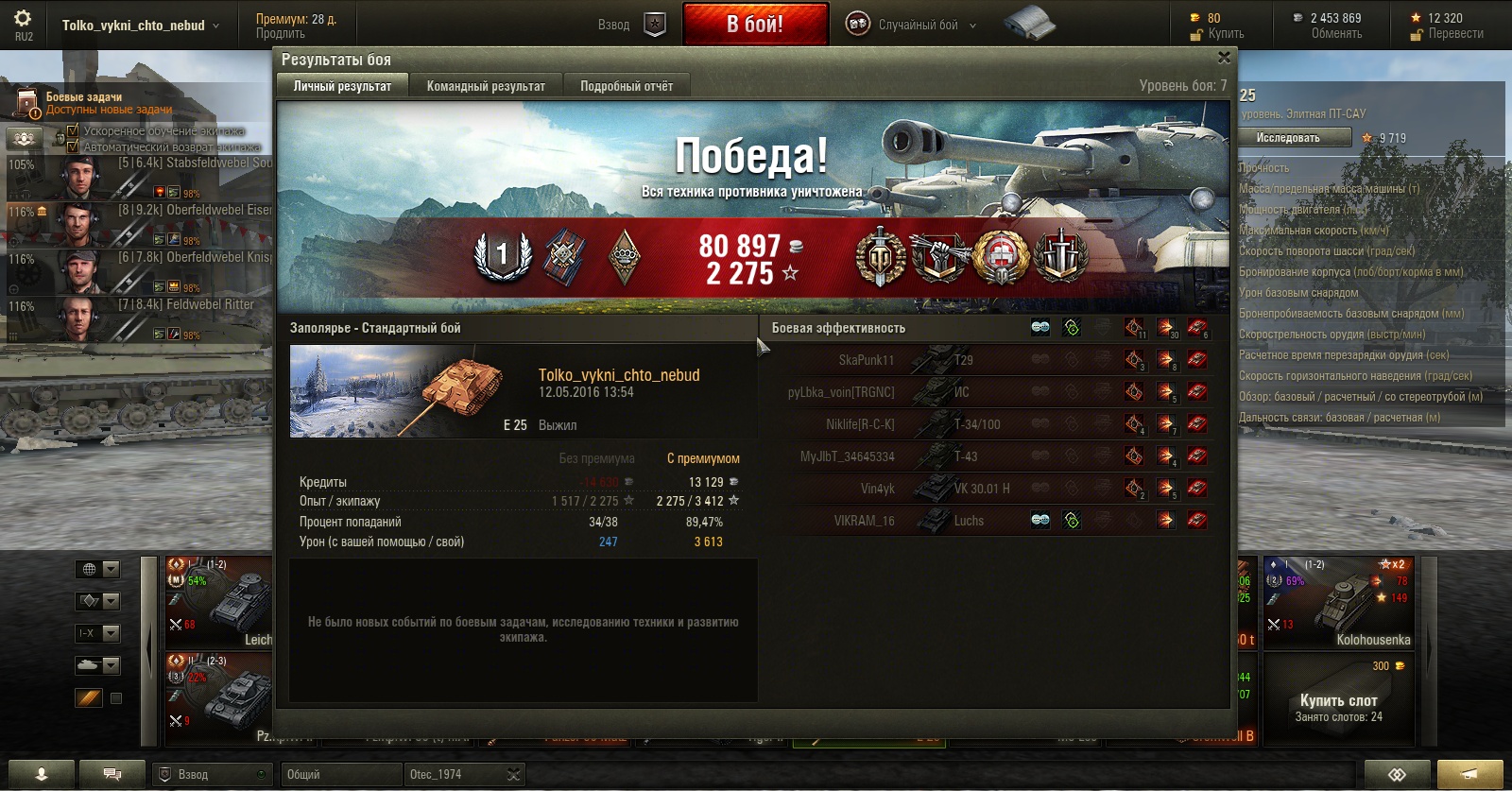Select the Личный результат tab
This screenshot has width=1512, height=791.
pos(342,86)
